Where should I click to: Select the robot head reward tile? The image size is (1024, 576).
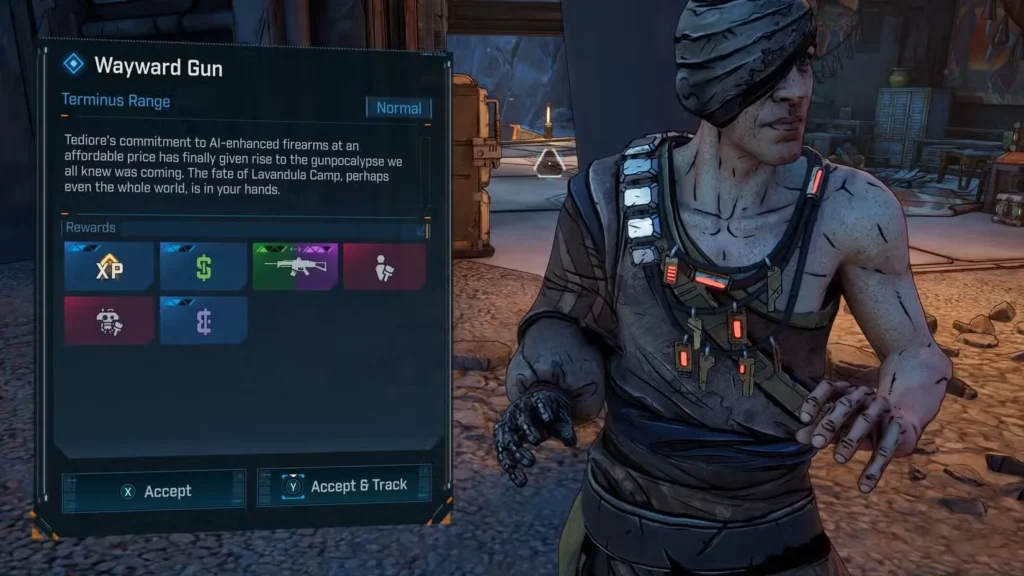click(x=109, y=320)
